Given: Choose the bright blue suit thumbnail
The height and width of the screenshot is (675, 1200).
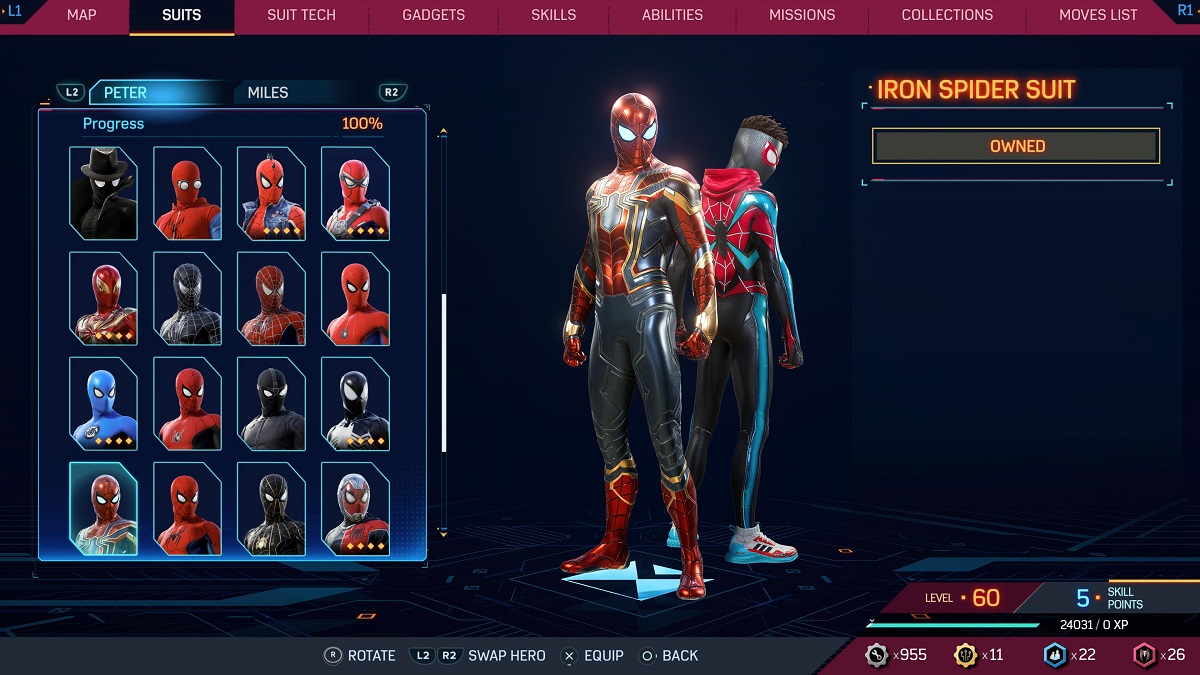Looking at the screenshot, I should coord(103,403).
